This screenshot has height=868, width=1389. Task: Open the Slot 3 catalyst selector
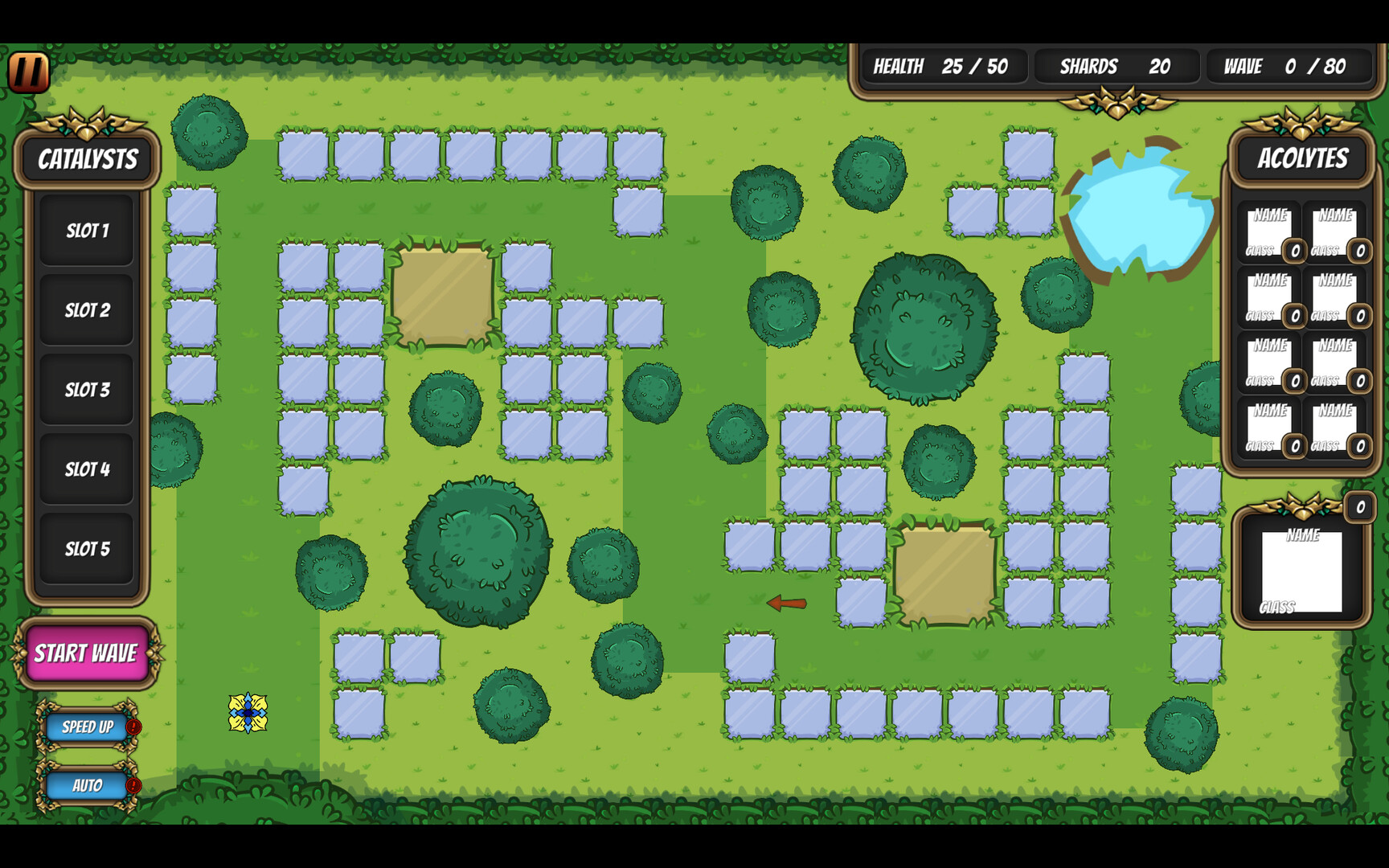click(x=87, y=390)
